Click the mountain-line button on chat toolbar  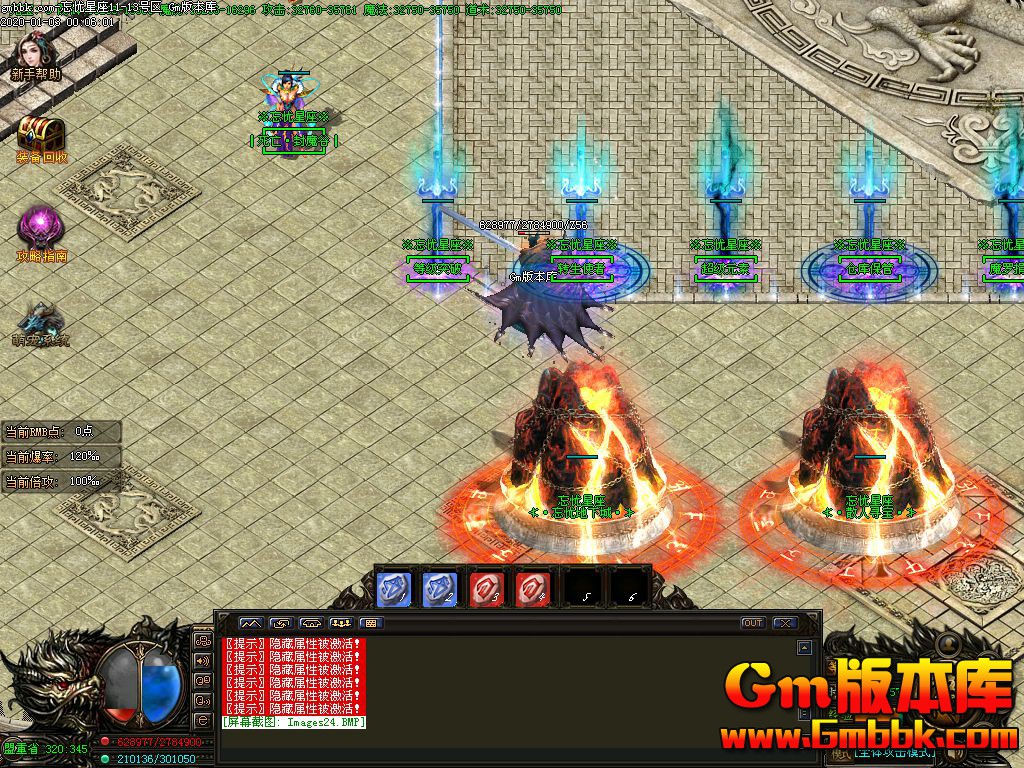(x=249, y=623)
